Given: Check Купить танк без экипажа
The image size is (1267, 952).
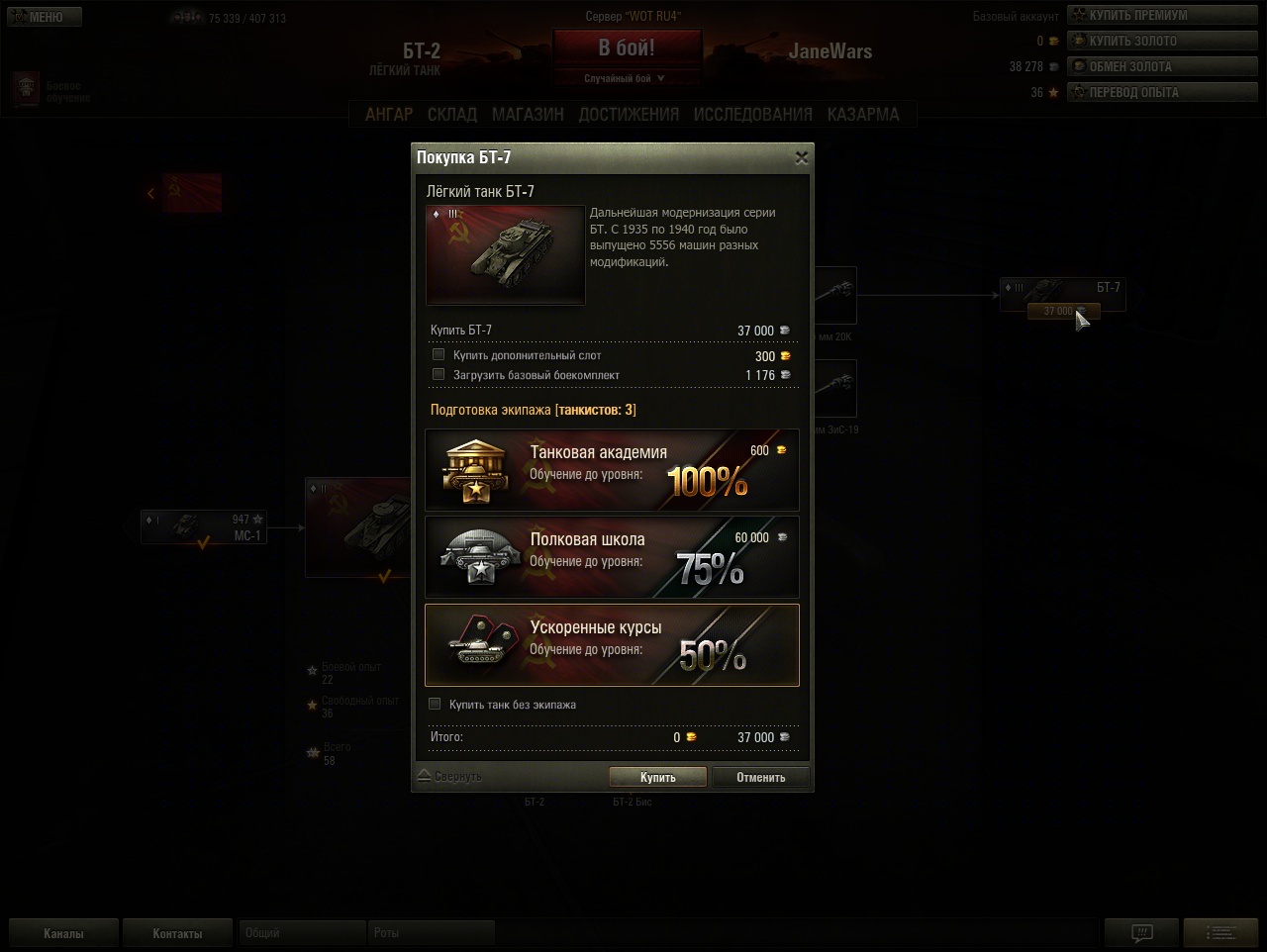Looking at the screenshot, I should click(435, 704).
